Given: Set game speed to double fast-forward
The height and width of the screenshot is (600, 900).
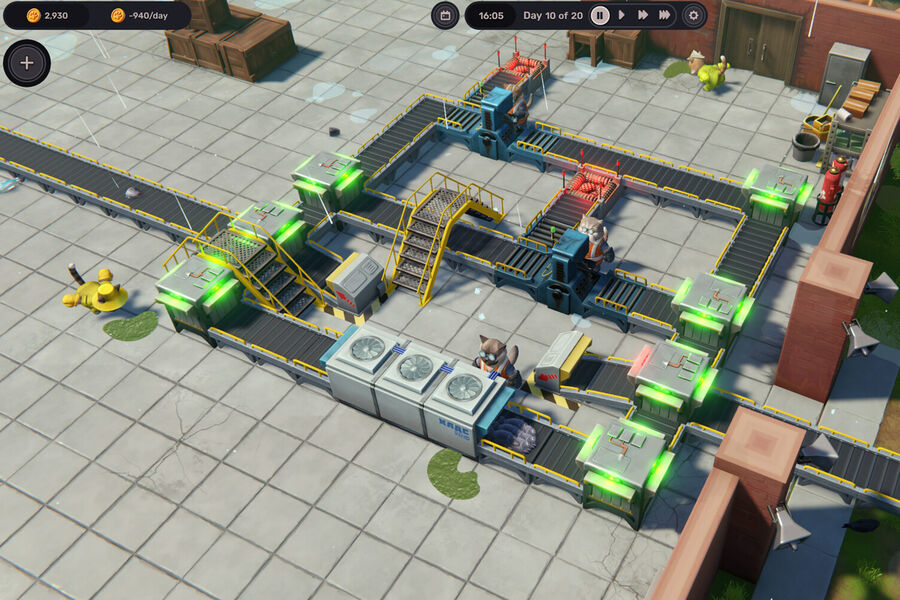Looking at the screenshot, I should click(x=642, y=15).
